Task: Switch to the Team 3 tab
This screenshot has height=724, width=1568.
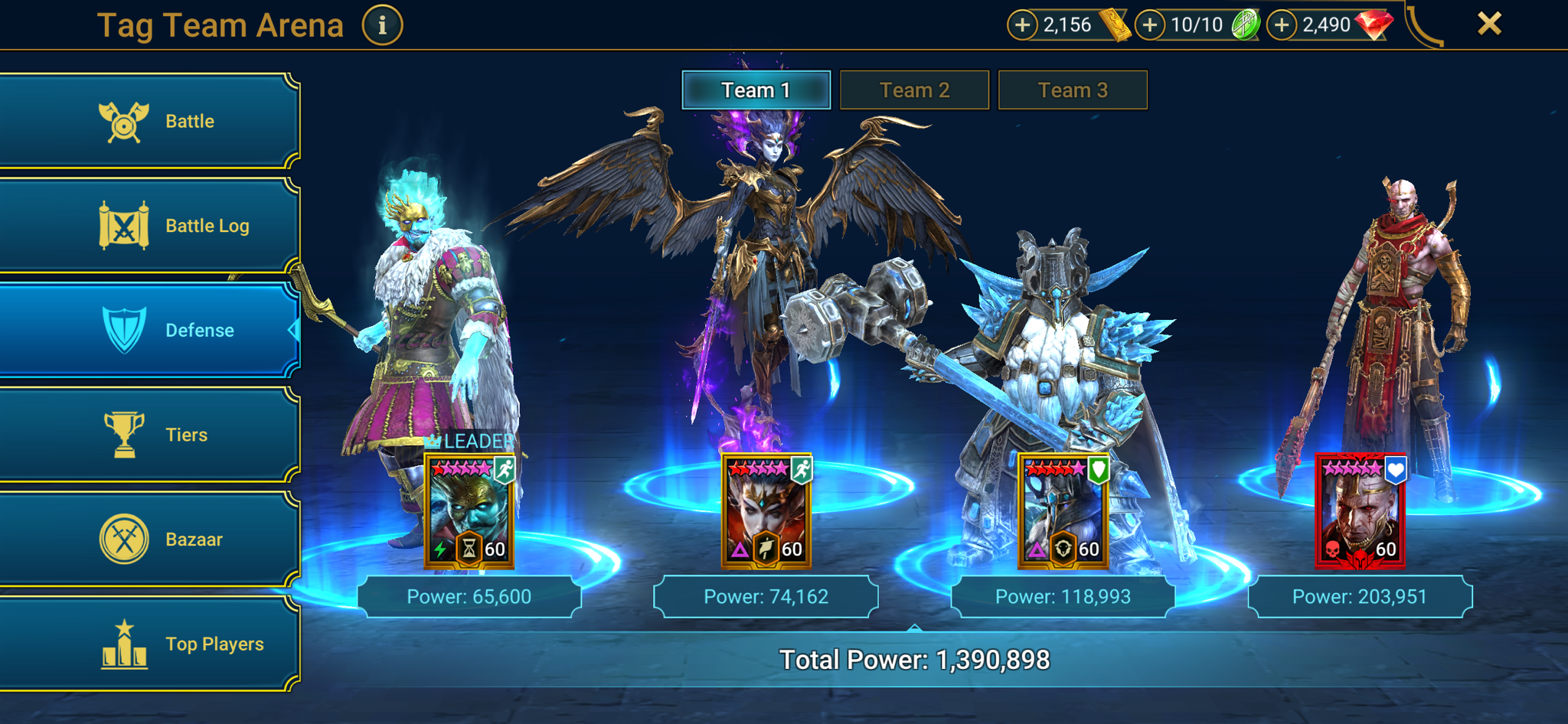Action: [x=1073, y=90]
